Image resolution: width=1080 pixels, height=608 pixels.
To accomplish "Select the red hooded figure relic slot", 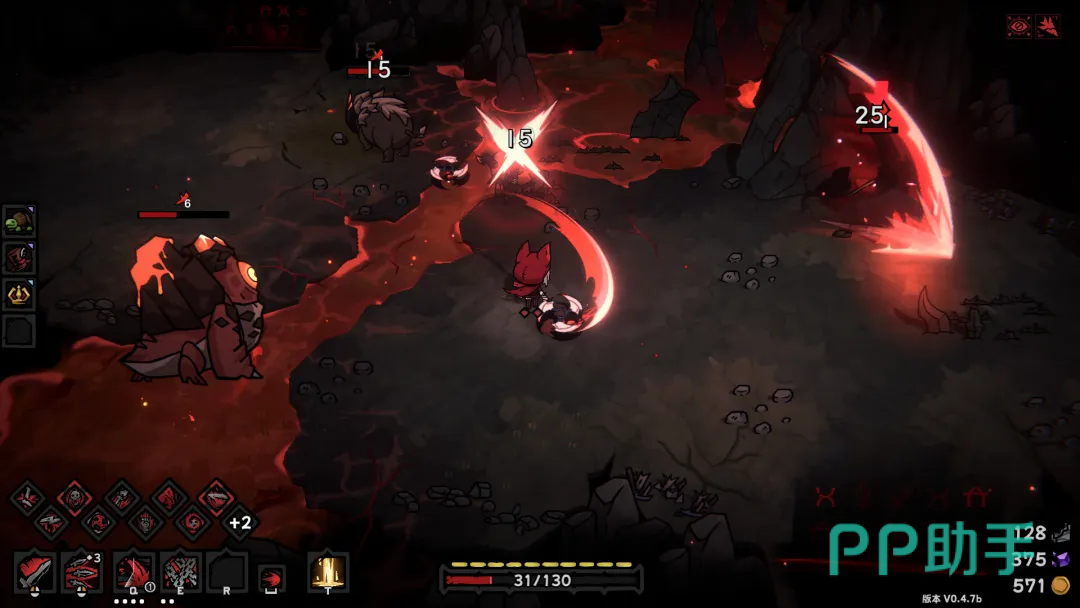I will pyautogui.click(x=19, y=259).
